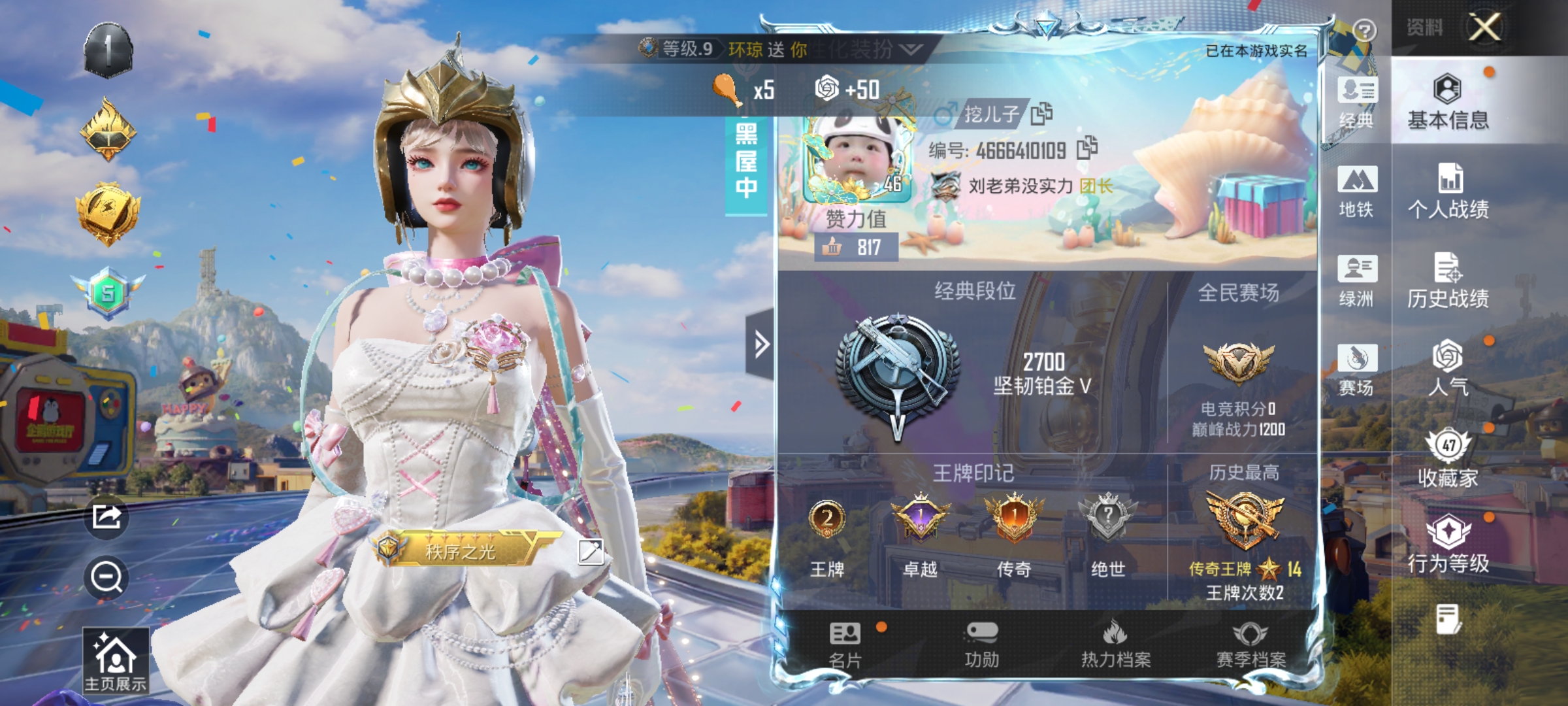1568x706 pixels.
Task: Click the 主页展示 homepage display button
Action: click(x=116, y=660)
